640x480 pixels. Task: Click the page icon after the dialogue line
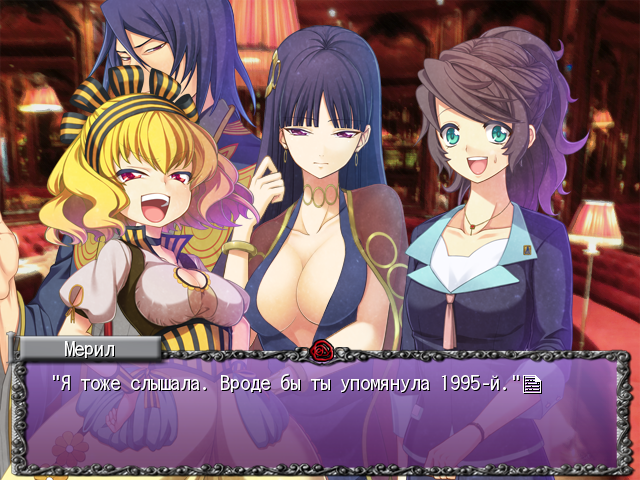click(x=532, y=384)
